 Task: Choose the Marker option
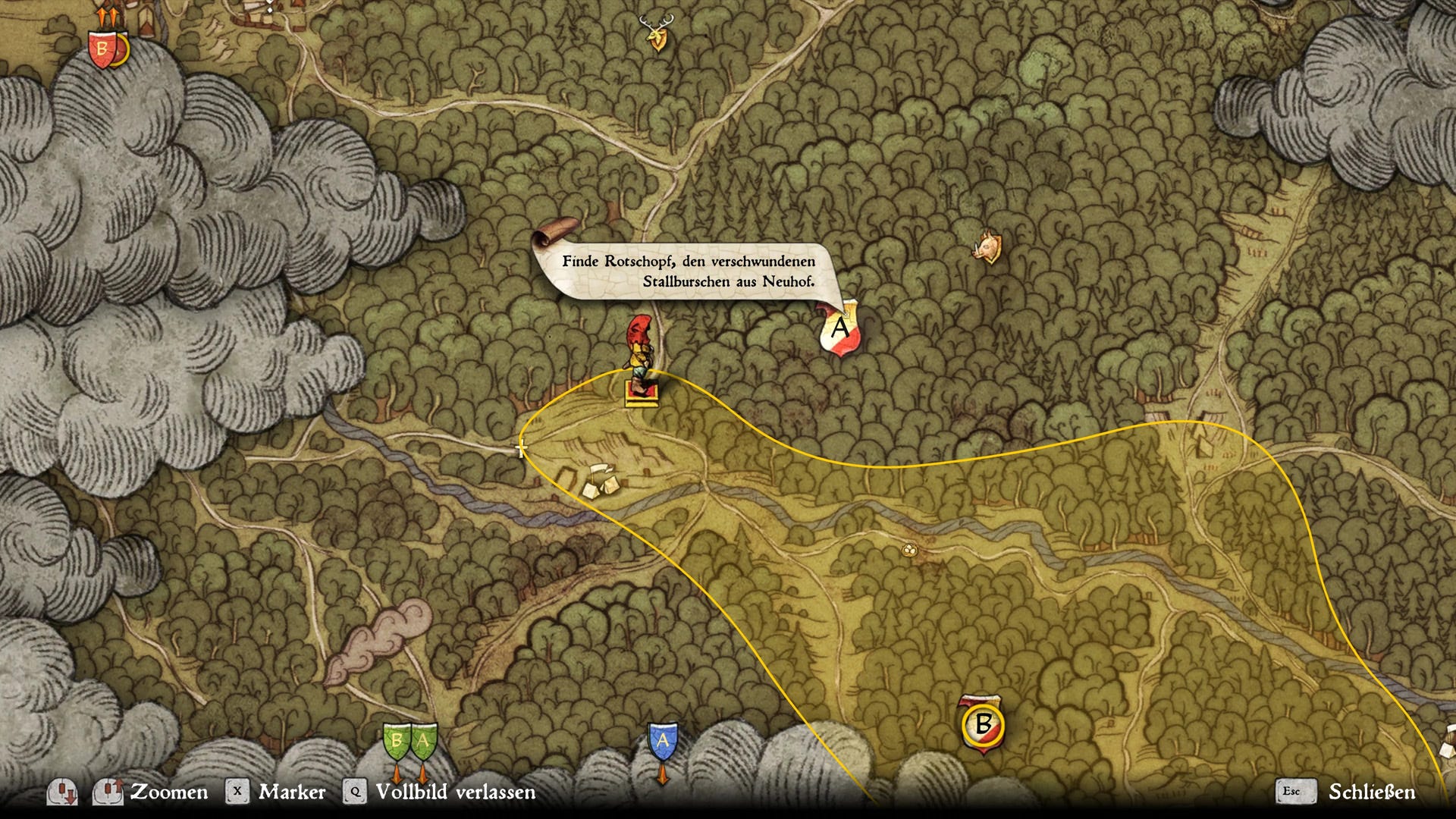tap(291, 792)
